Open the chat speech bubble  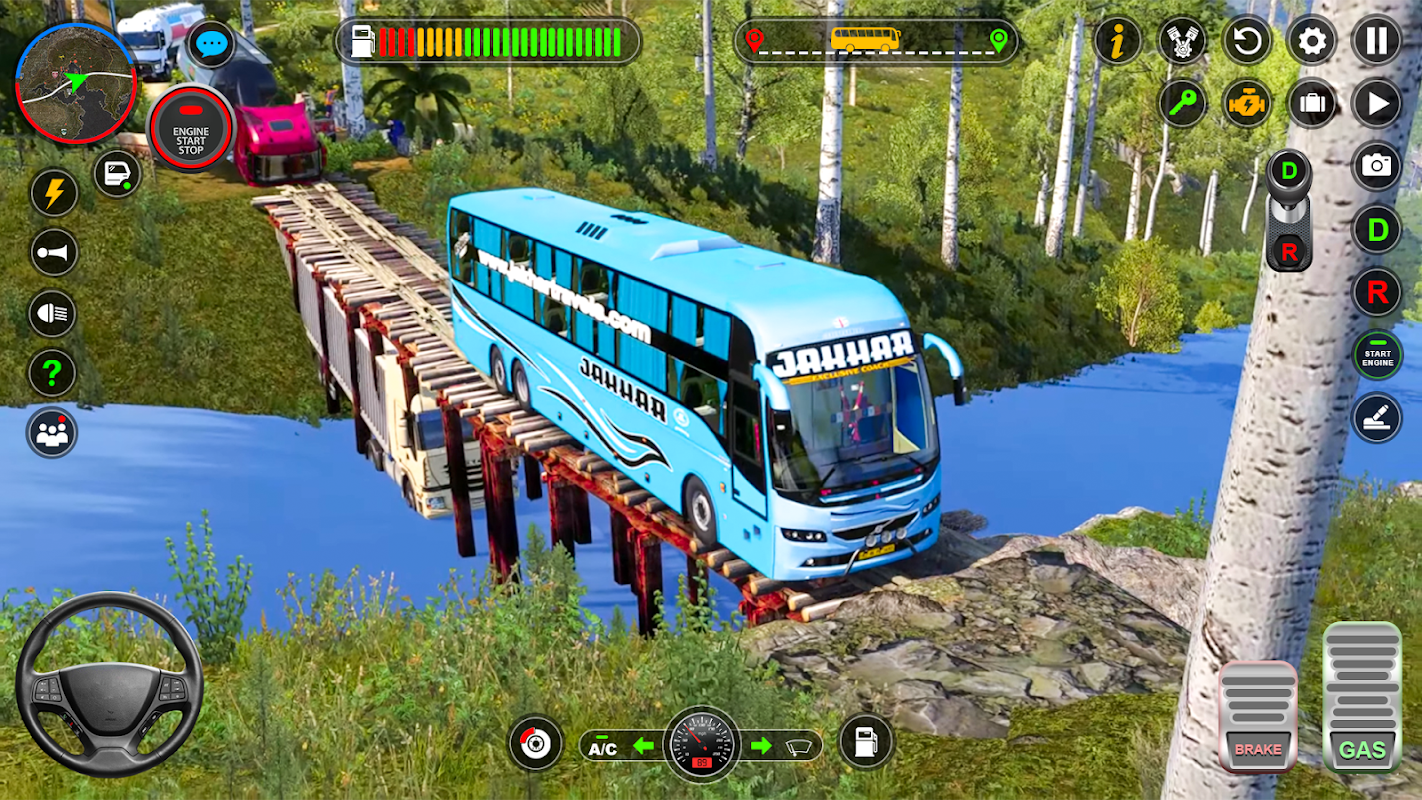[x=211, y=44]
